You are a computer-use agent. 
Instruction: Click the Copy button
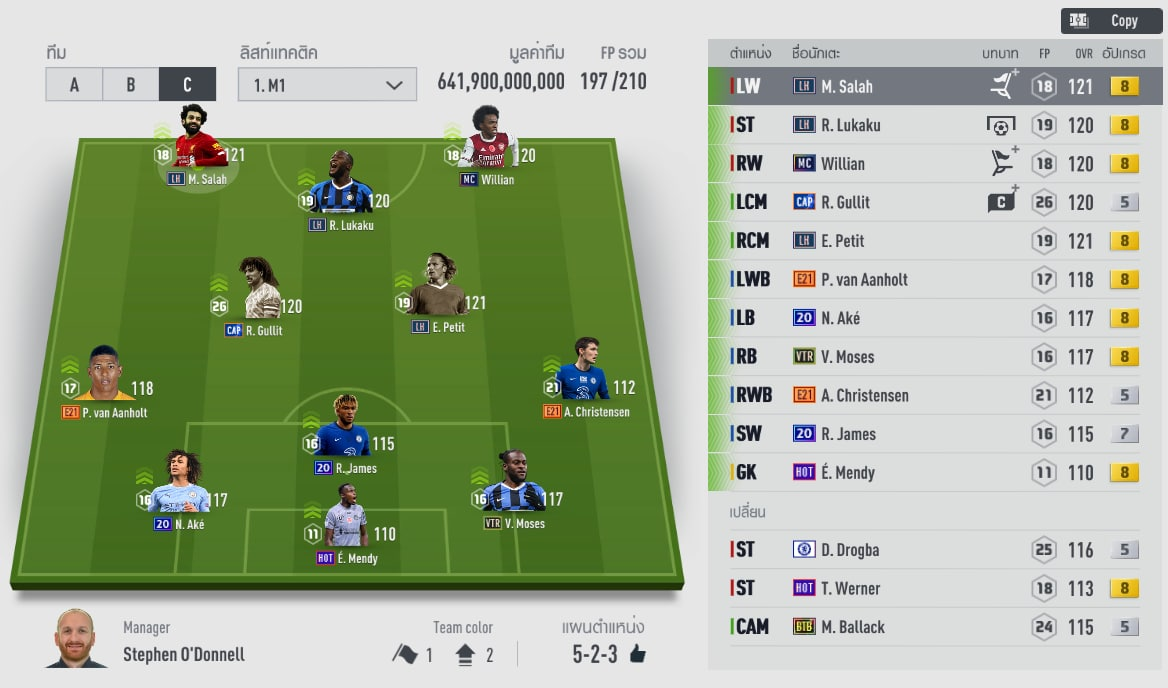(x=1111, y=21)
